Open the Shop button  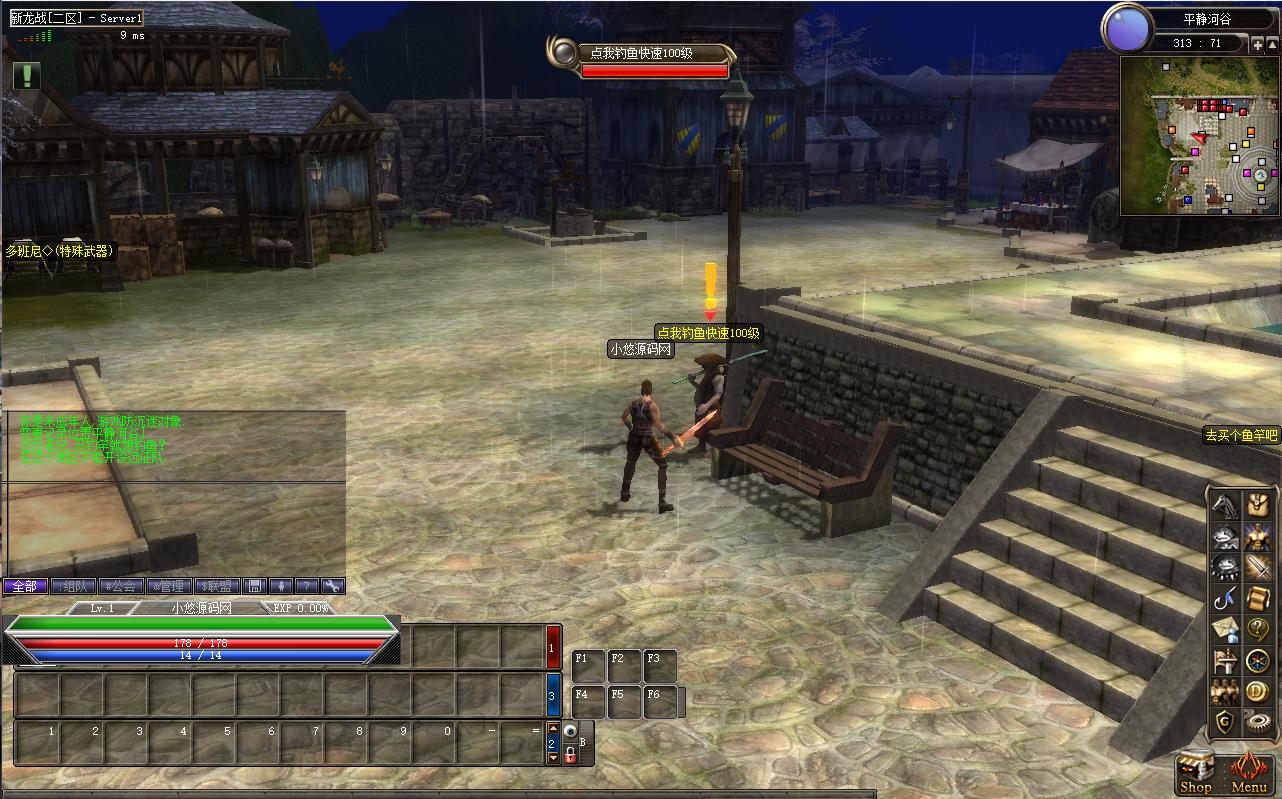click(x=1195, y=774)
